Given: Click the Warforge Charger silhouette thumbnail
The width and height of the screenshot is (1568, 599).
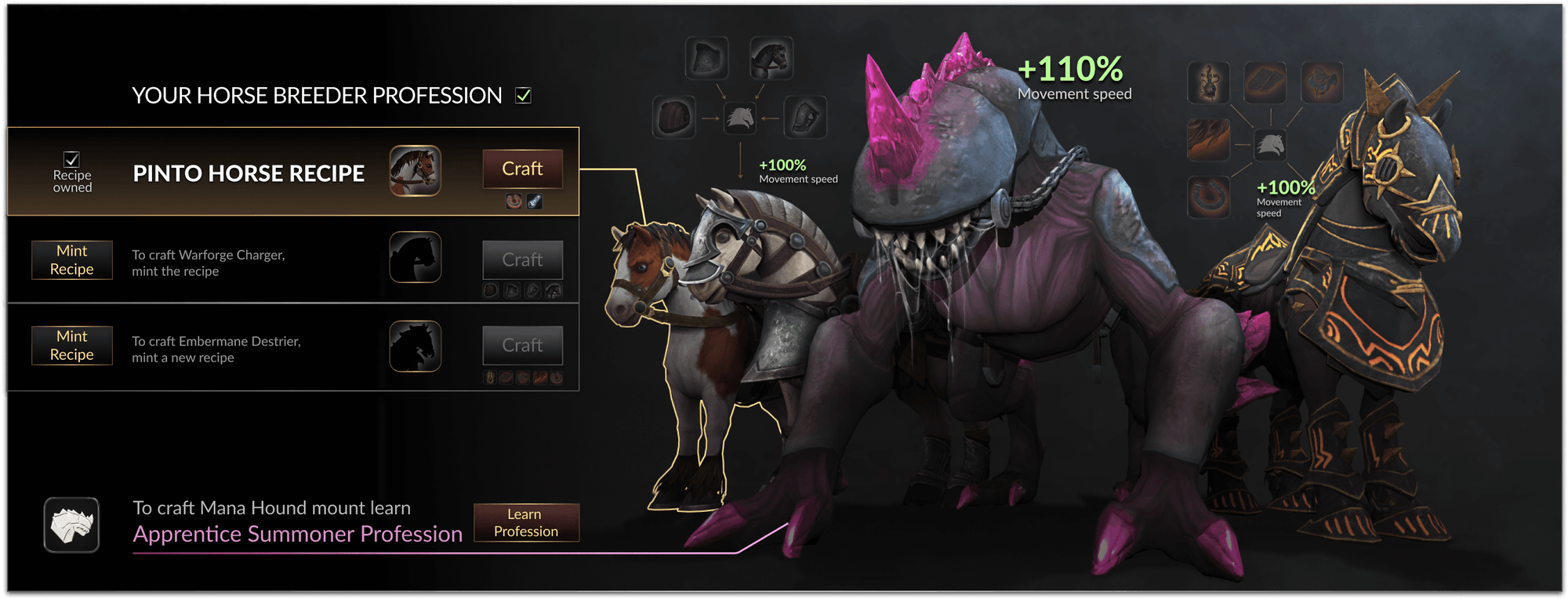Looking at the screenshot, I should pos(416,257).
